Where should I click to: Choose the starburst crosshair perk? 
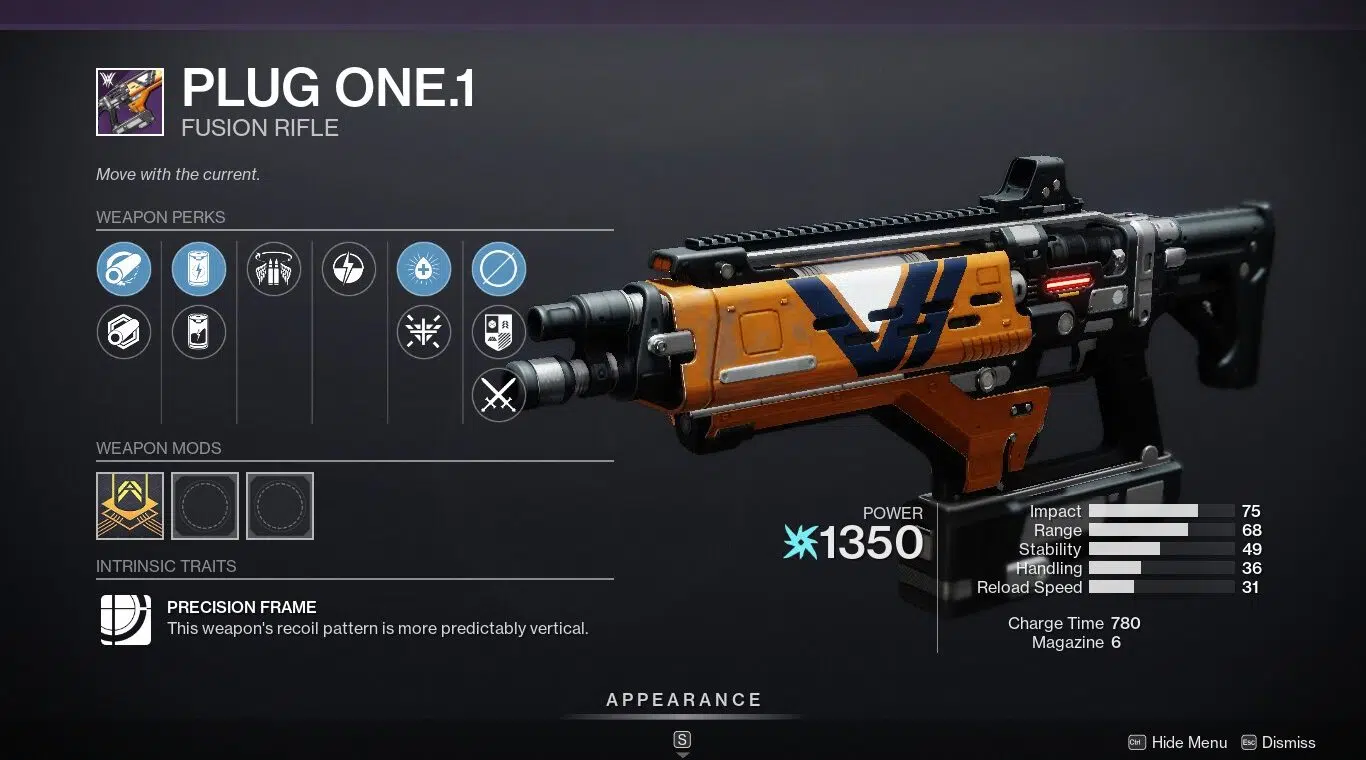[x=424, y=332]
